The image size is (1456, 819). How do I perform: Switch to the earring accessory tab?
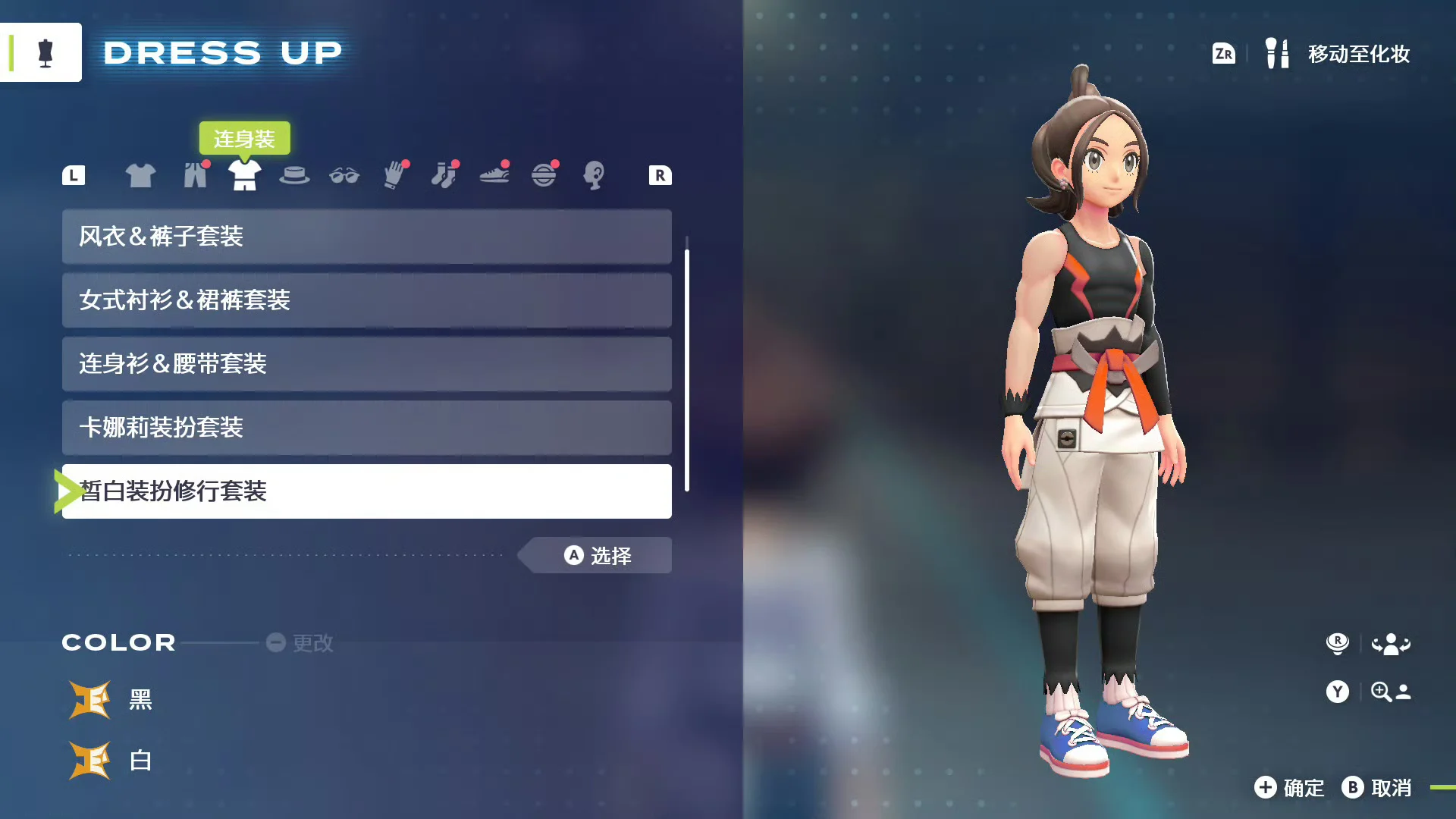point(594,175)
